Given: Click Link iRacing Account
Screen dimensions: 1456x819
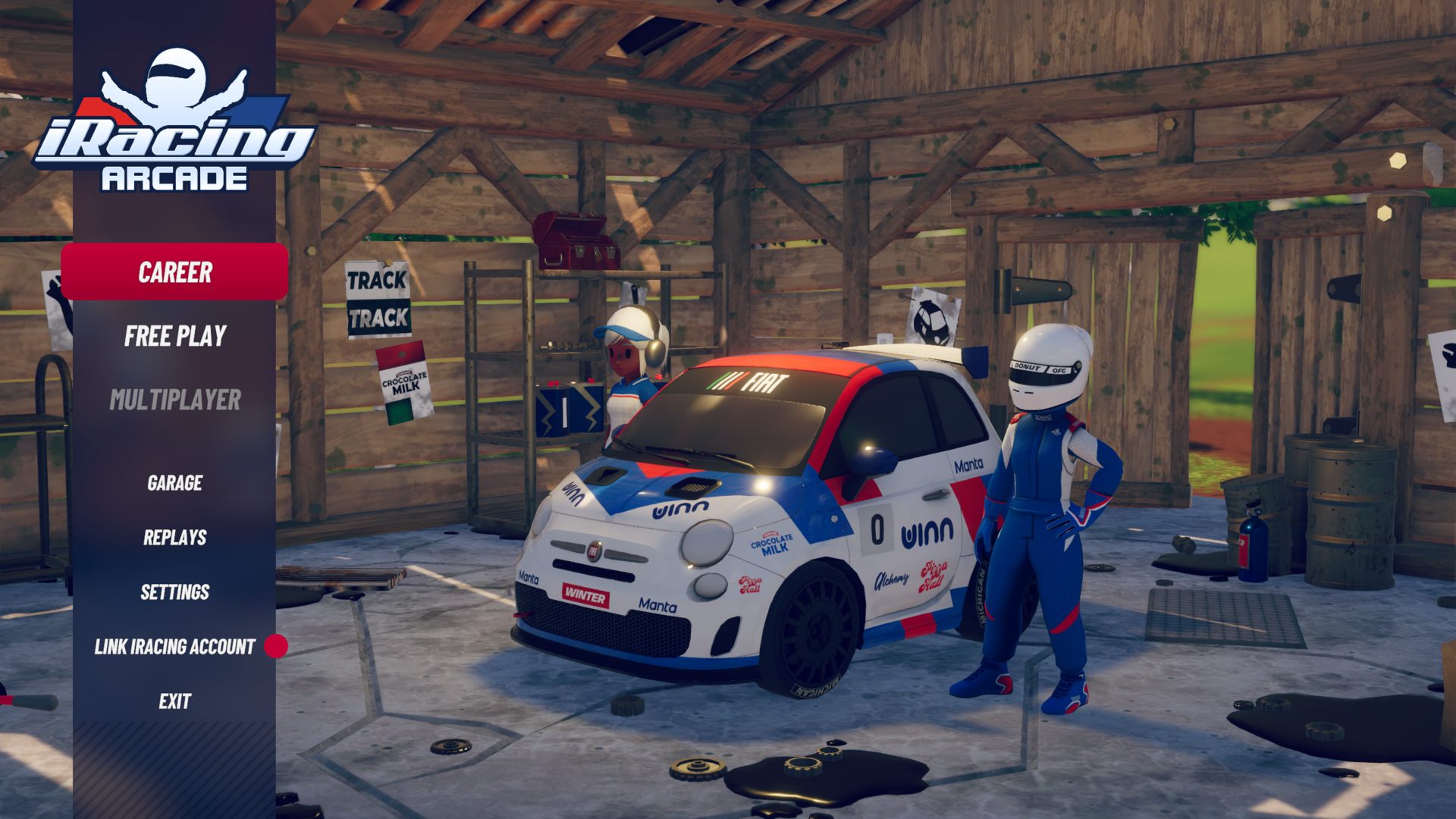Looking at the screenshot, I should tap(174, 647).
